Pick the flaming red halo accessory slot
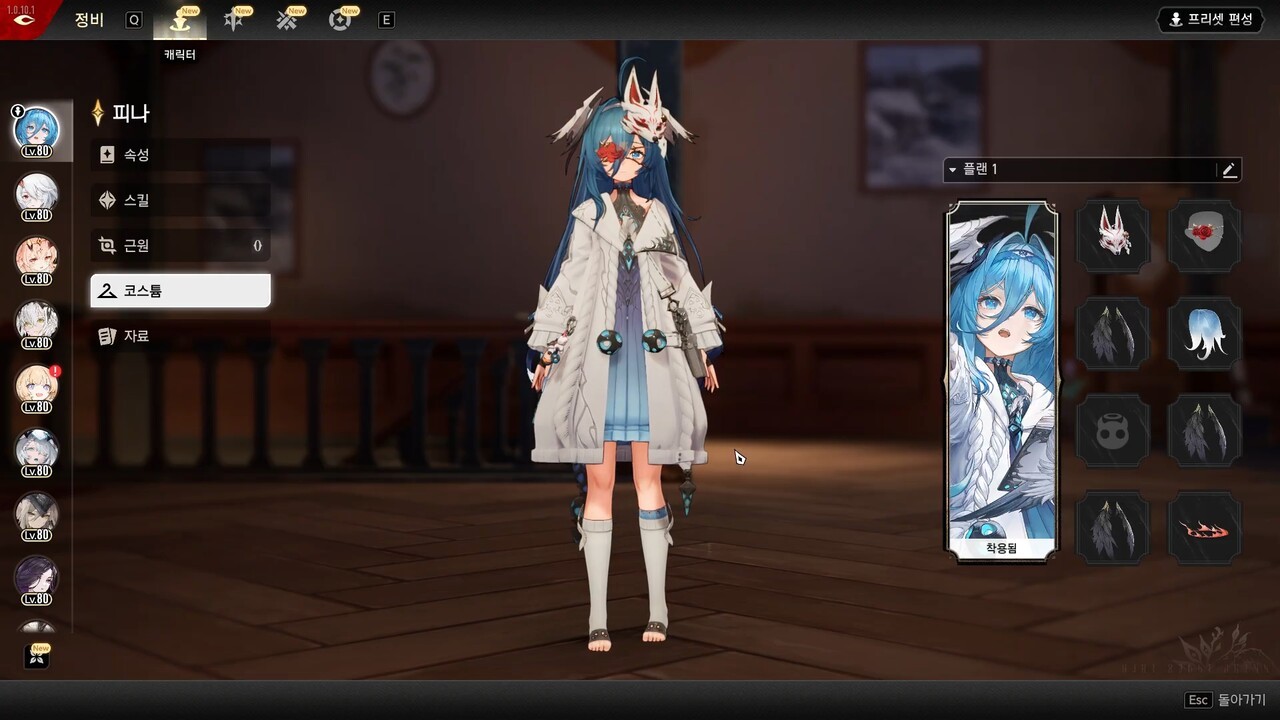This screenshot has width=1280, height=720. 1204,528
